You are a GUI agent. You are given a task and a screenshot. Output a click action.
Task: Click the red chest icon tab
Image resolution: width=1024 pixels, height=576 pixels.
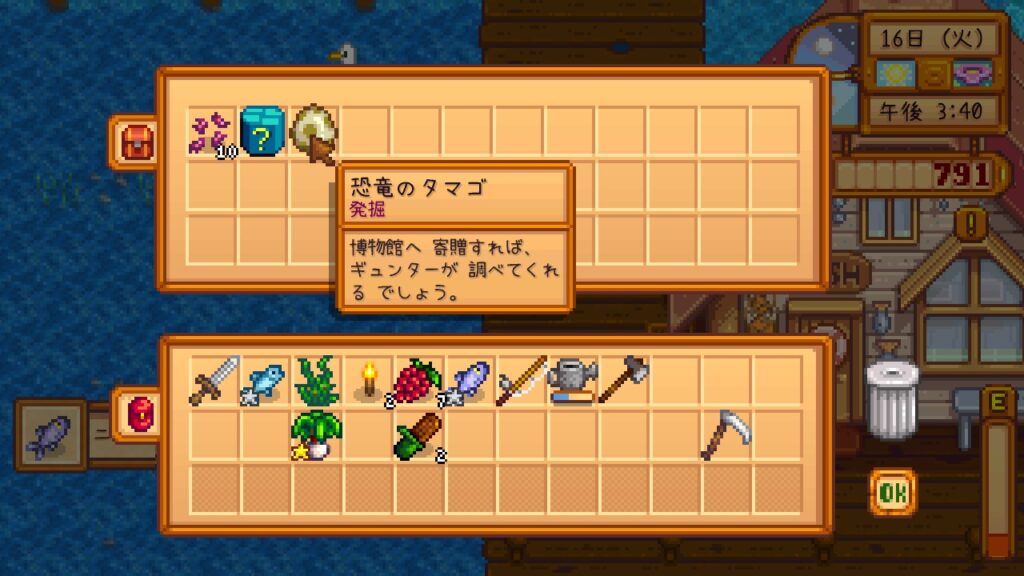coord(134,143)
